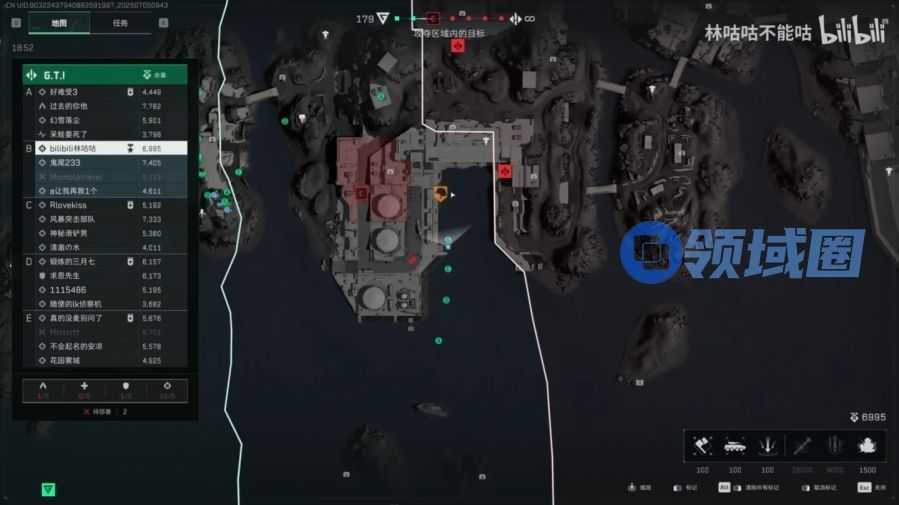Click the red objective marker at map top
The height and width of the screenshot is (505, 899).
click(457, 46)
